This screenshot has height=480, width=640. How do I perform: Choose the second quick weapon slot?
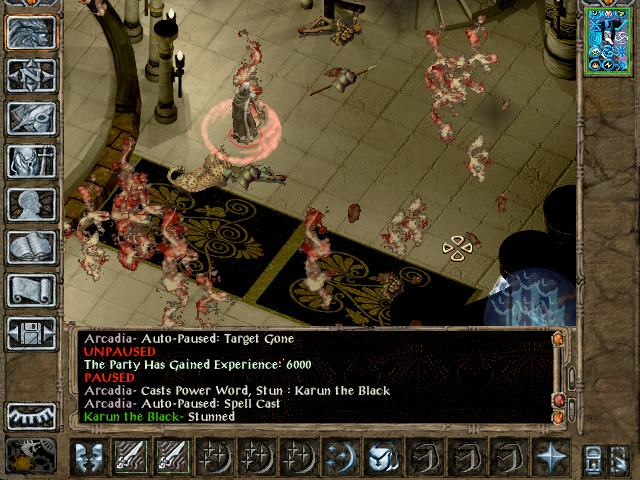(x=172, y=456)
